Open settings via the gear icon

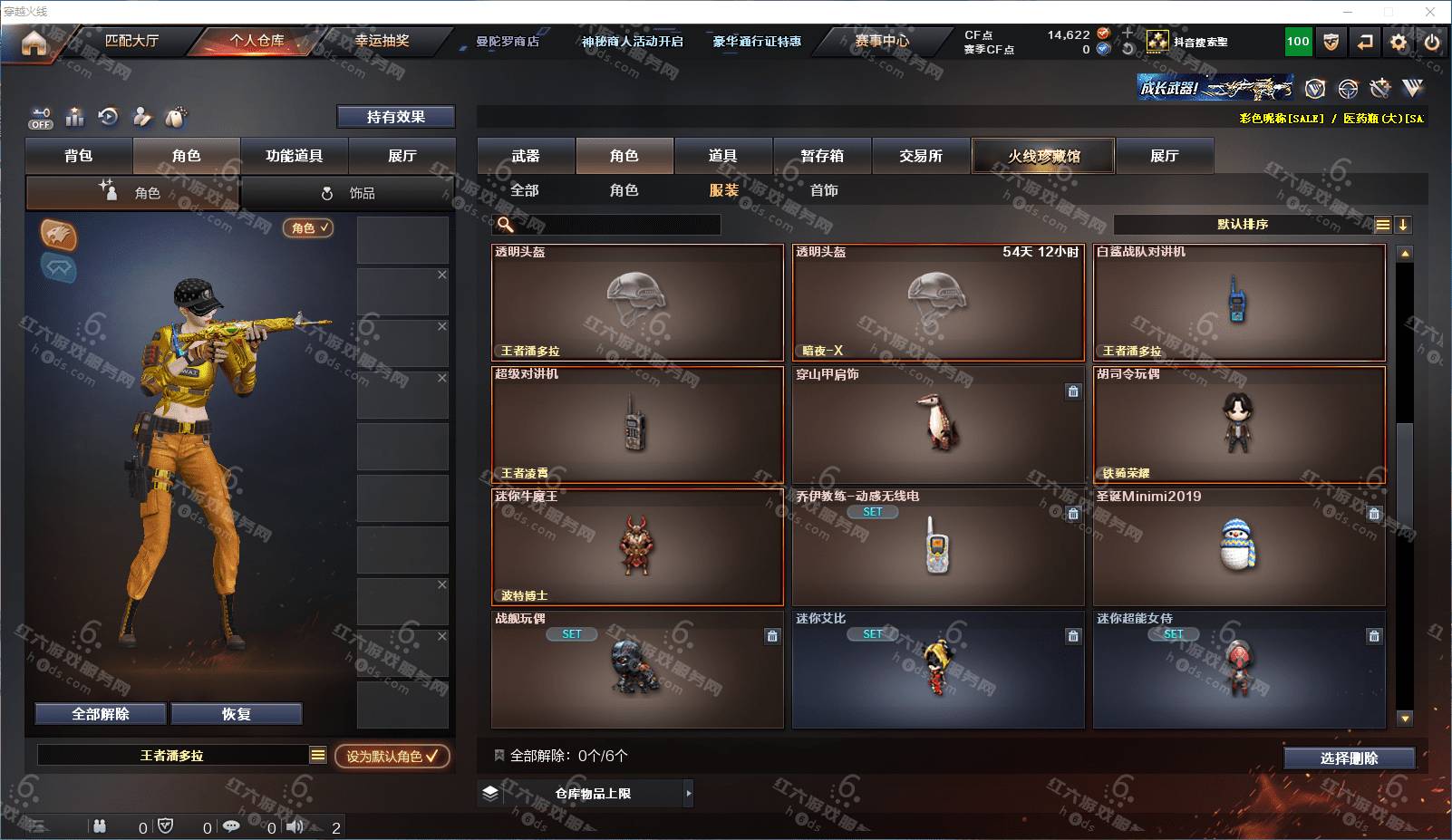[1399, 42]
